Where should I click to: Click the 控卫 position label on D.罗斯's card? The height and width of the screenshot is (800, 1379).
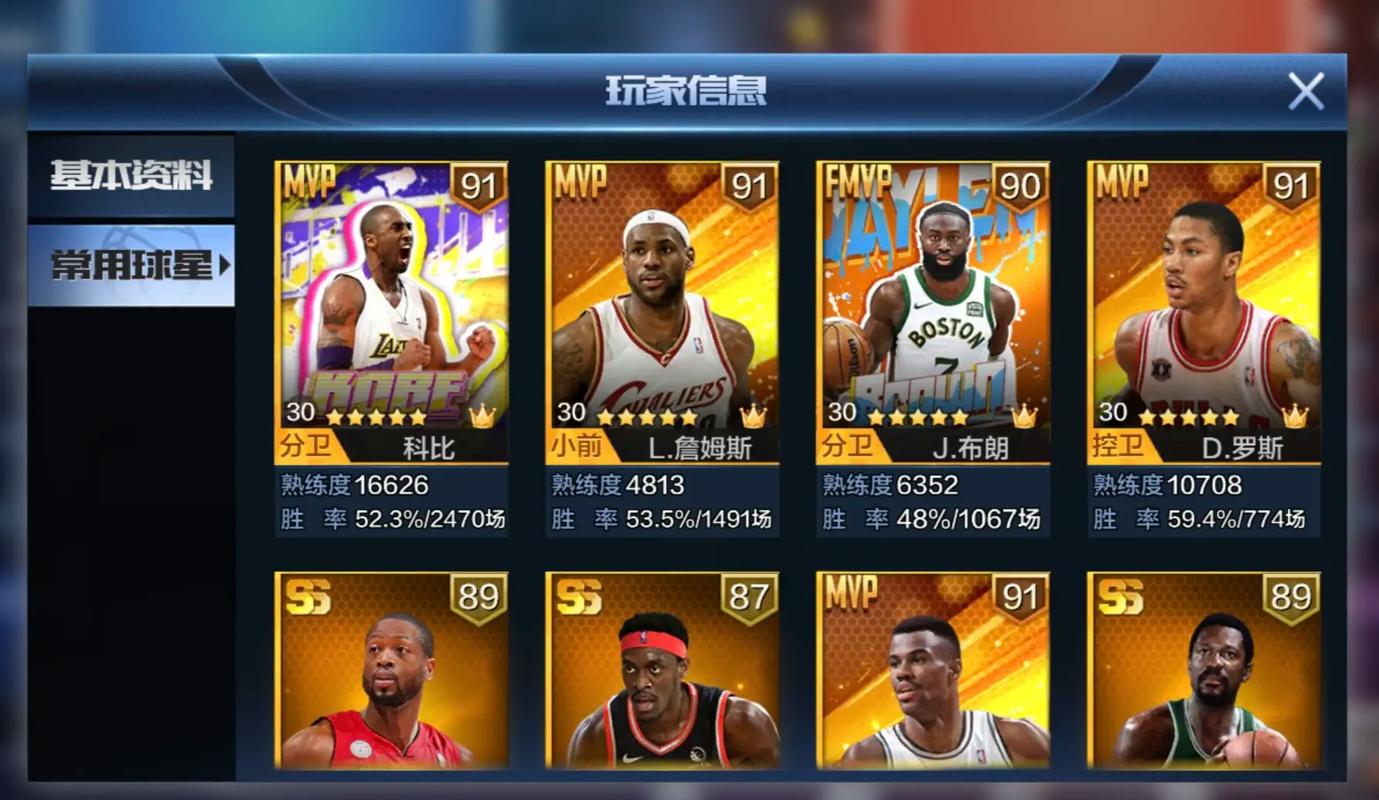(x=1117, y=447)
